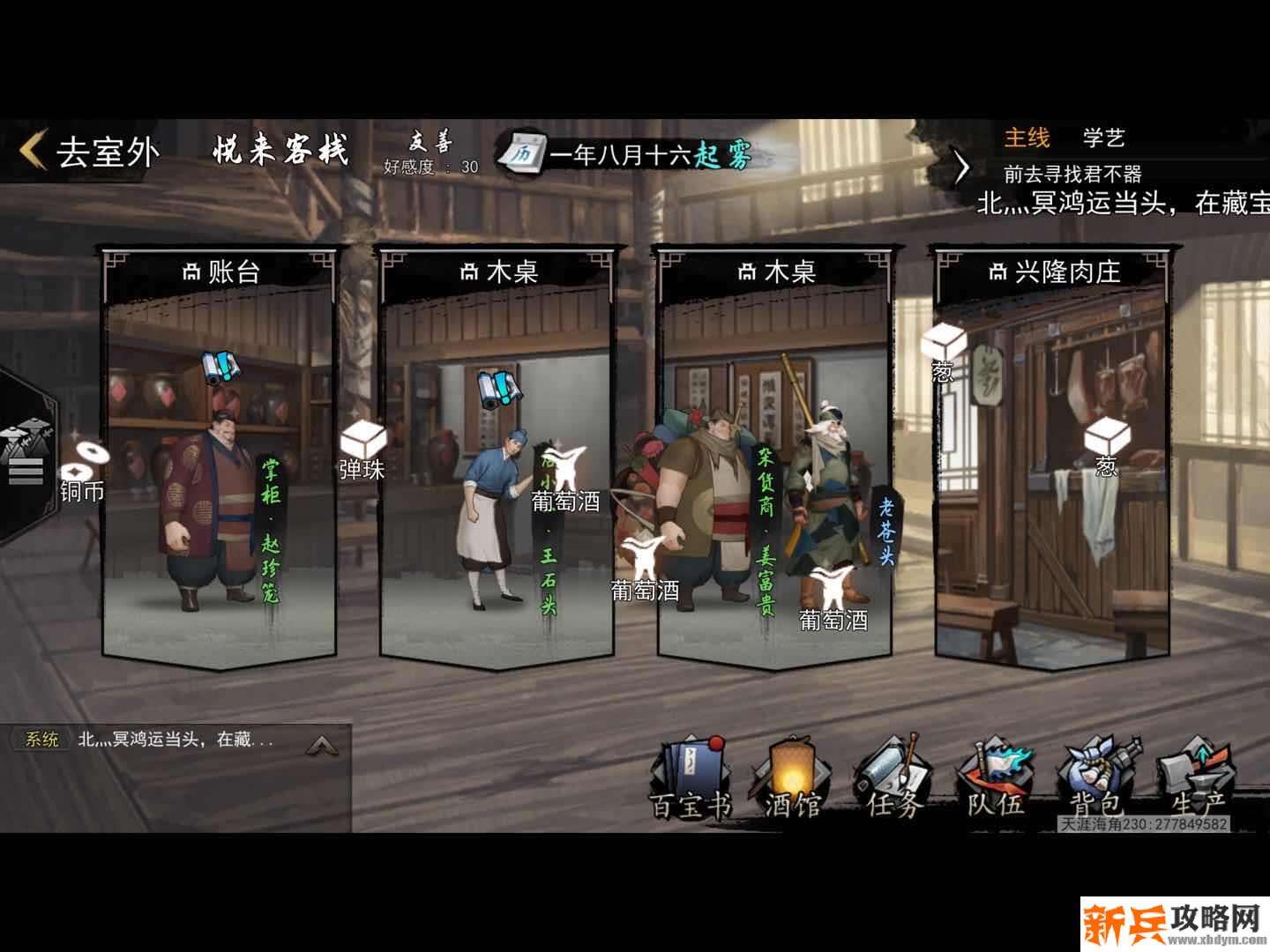1270x952 pixels.
Task: Open the 酒馆 tavern lantern icon
Action: point(792,776)
